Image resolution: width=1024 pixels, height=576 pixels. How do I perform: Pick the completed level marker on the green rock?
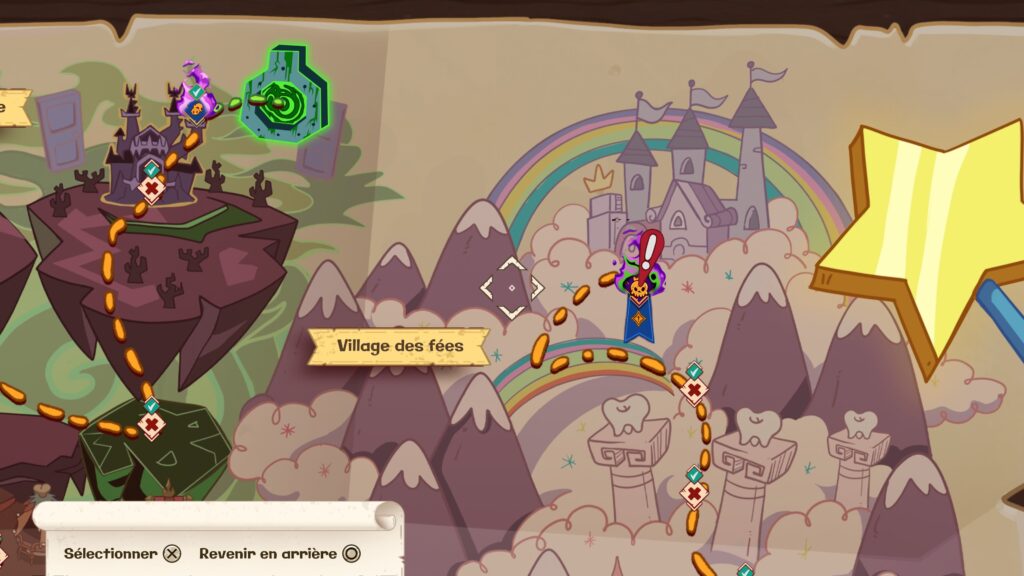(x=151, y=424)
